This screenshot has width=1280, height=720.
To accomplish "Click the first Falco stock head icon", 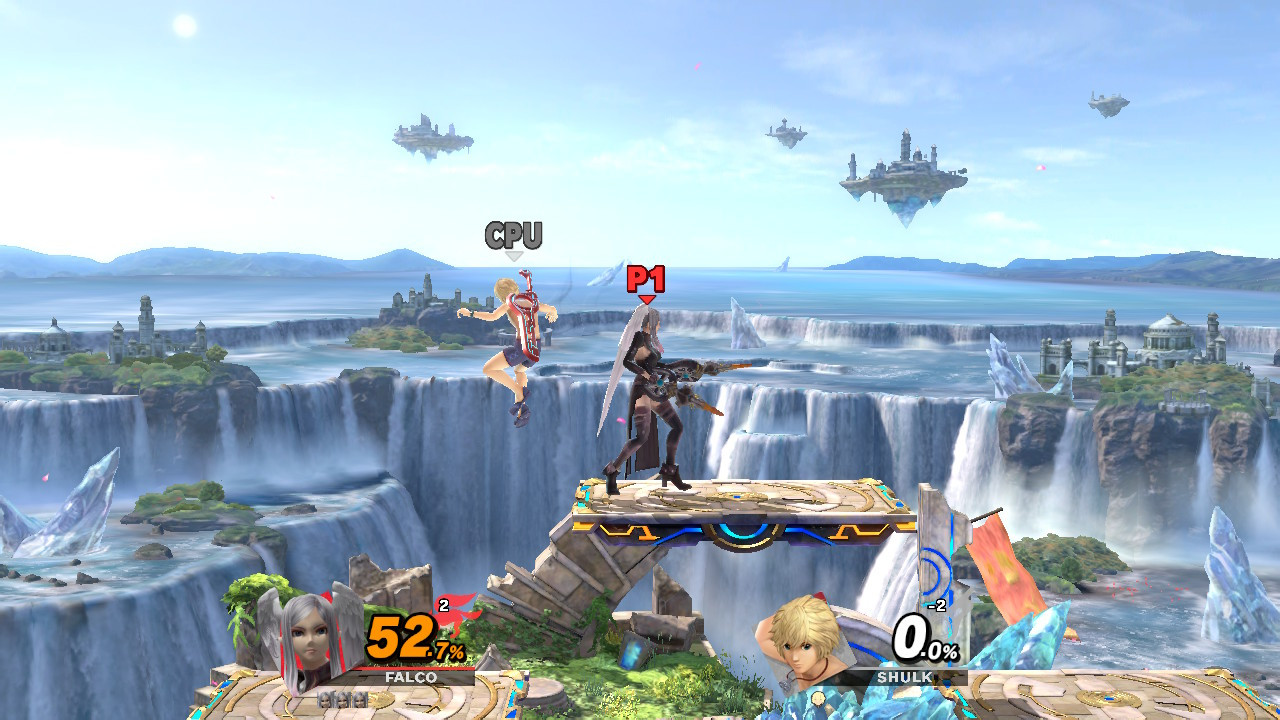I will tap(327, 701).
